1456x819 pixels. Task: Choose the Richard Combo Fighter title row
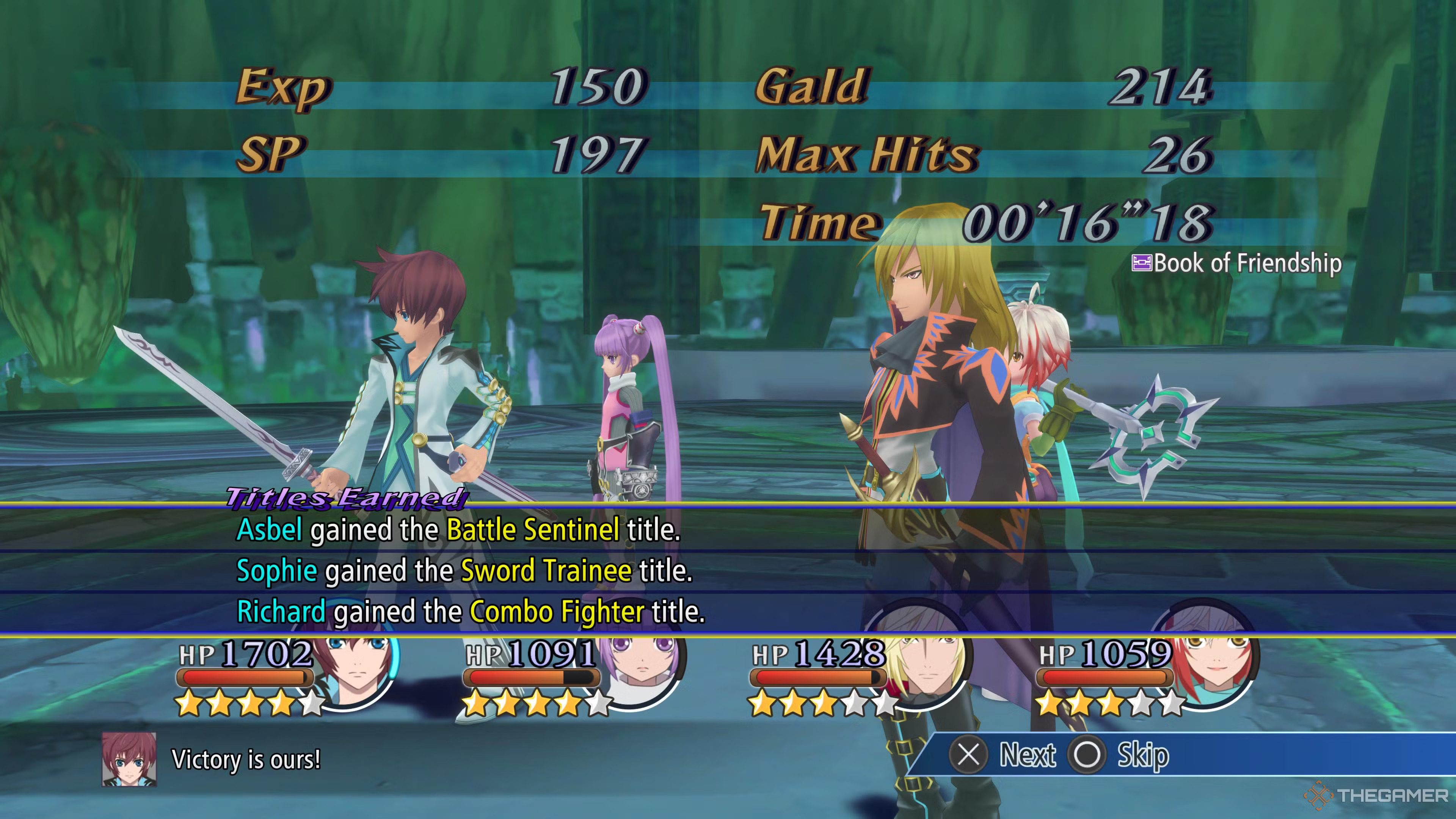click(x=471, y=612)
